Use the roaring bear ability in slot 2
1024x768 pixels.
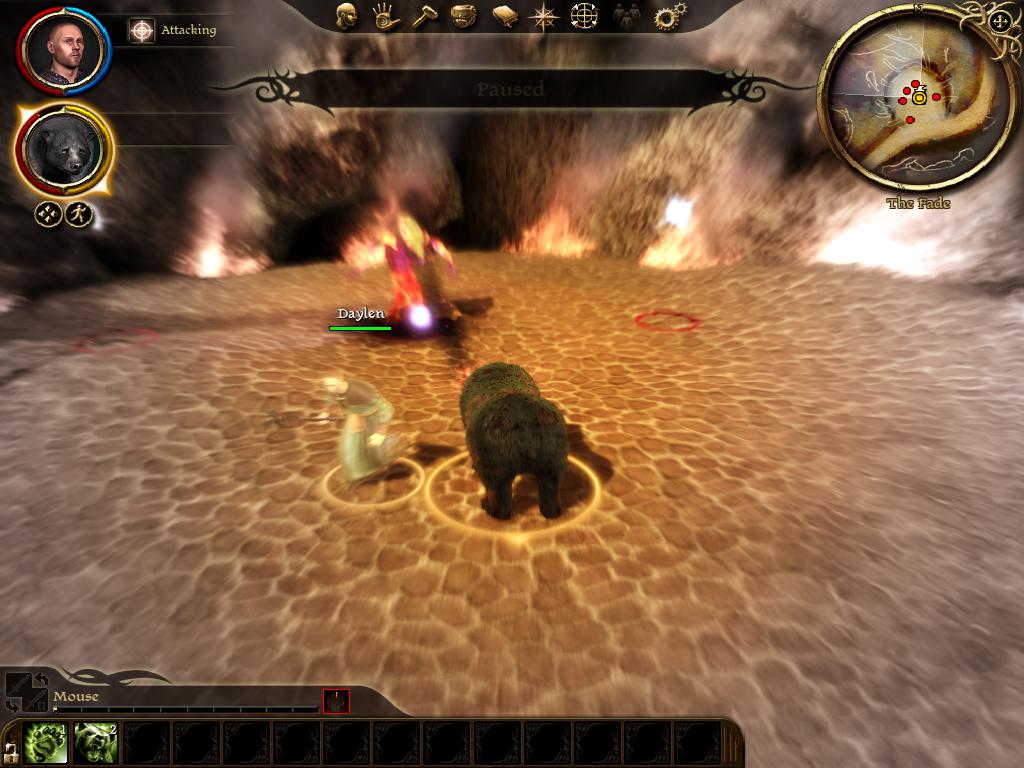95,743
